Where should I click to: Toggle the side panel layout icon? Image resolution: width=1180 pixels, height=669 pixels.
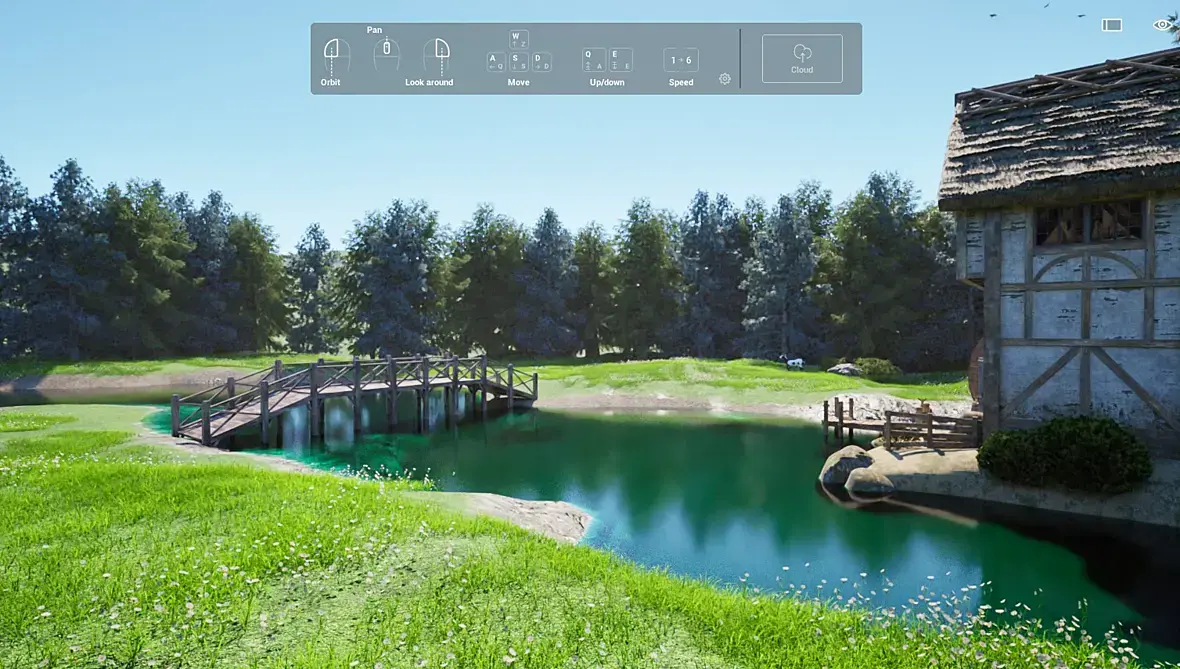[x=1112, y=25]
